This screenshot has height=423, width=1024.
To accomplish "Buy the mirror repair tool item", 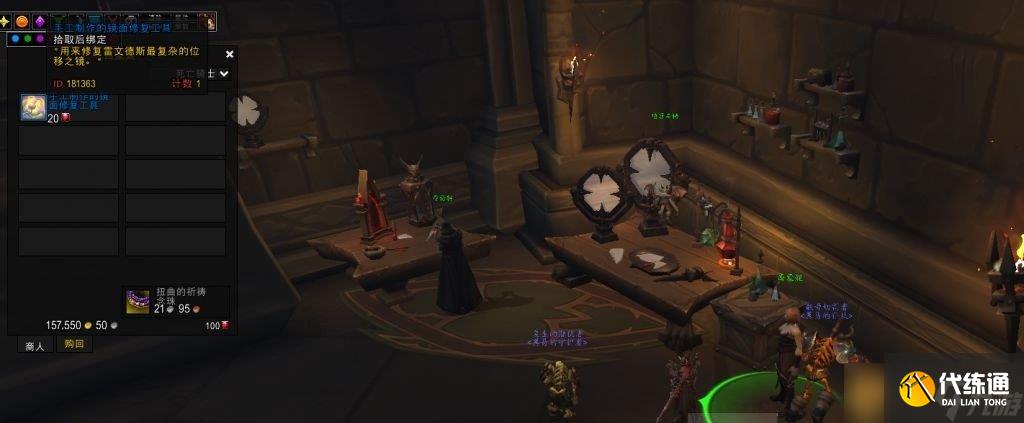I will (33, 106).
